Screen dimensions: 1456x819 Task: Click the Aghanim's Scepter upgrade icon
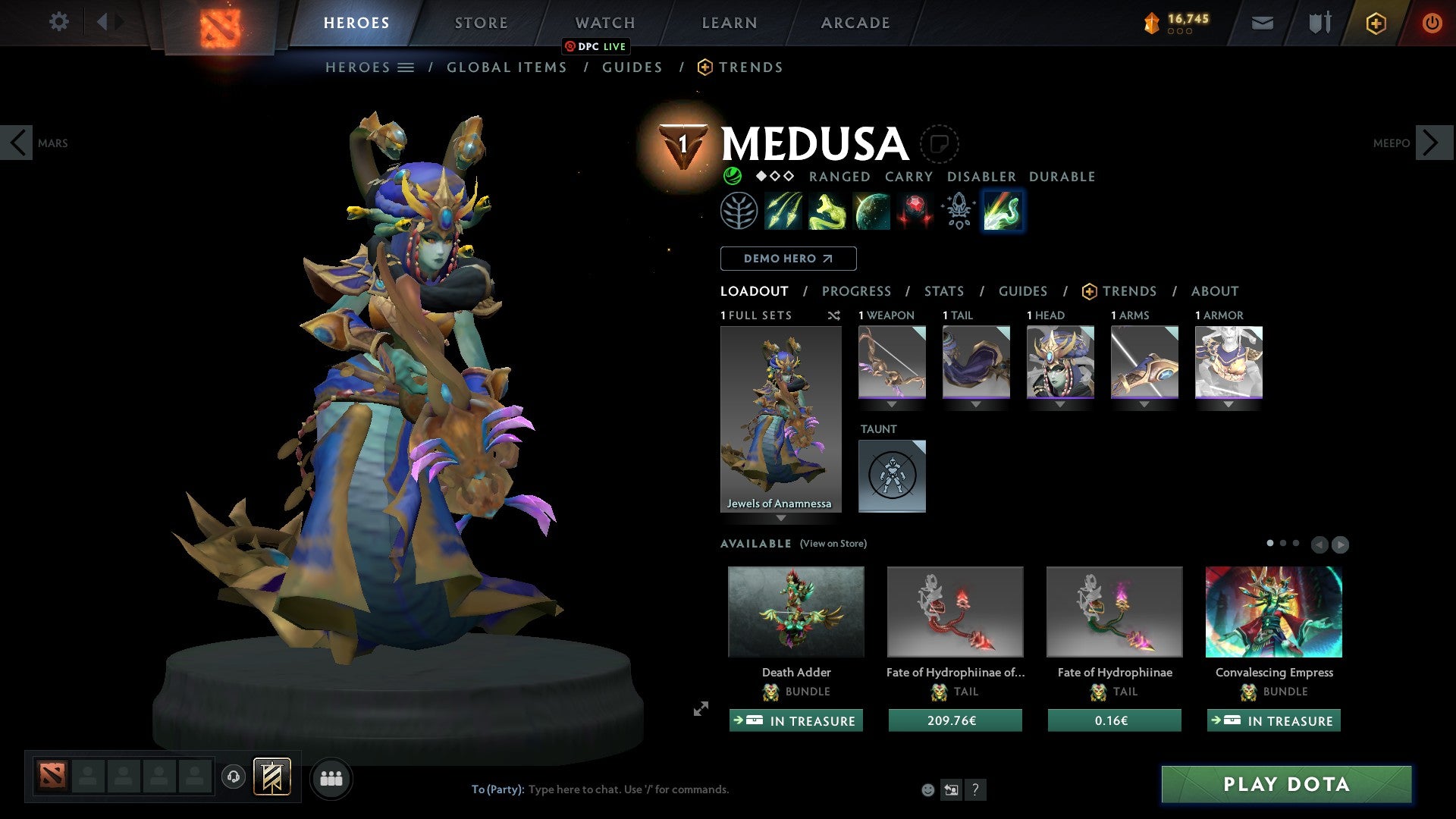(x=957, y=211)
